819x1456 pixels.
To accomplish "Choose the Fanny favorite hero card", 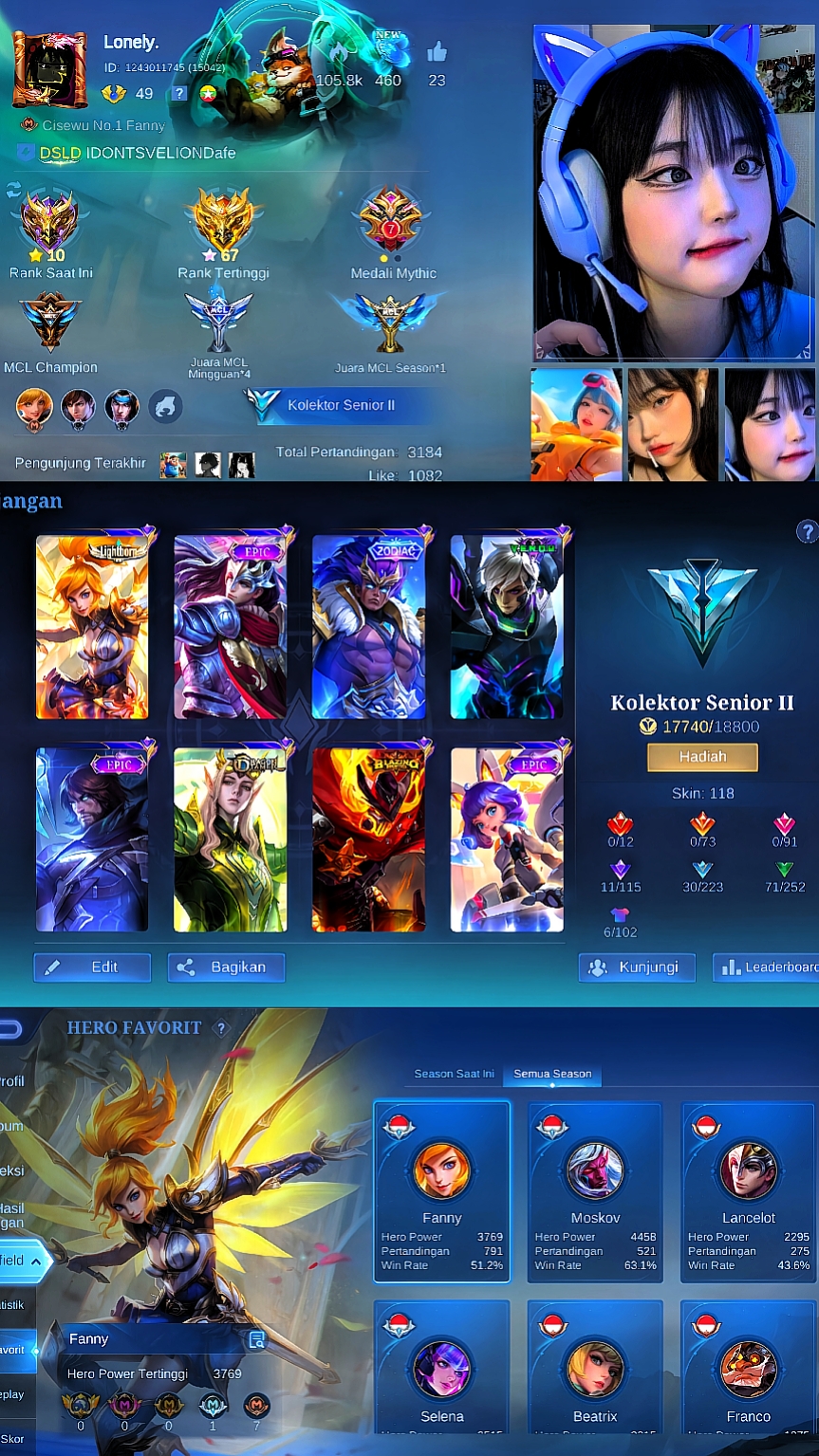I will click(441, 1191).
